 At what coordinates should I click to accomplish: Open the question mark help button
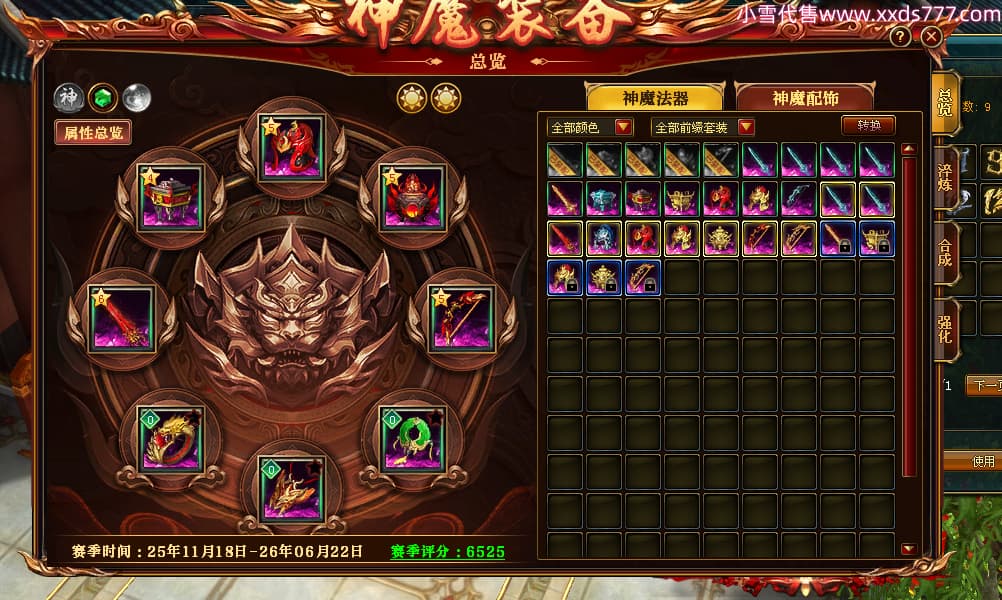tap(901, 37)
